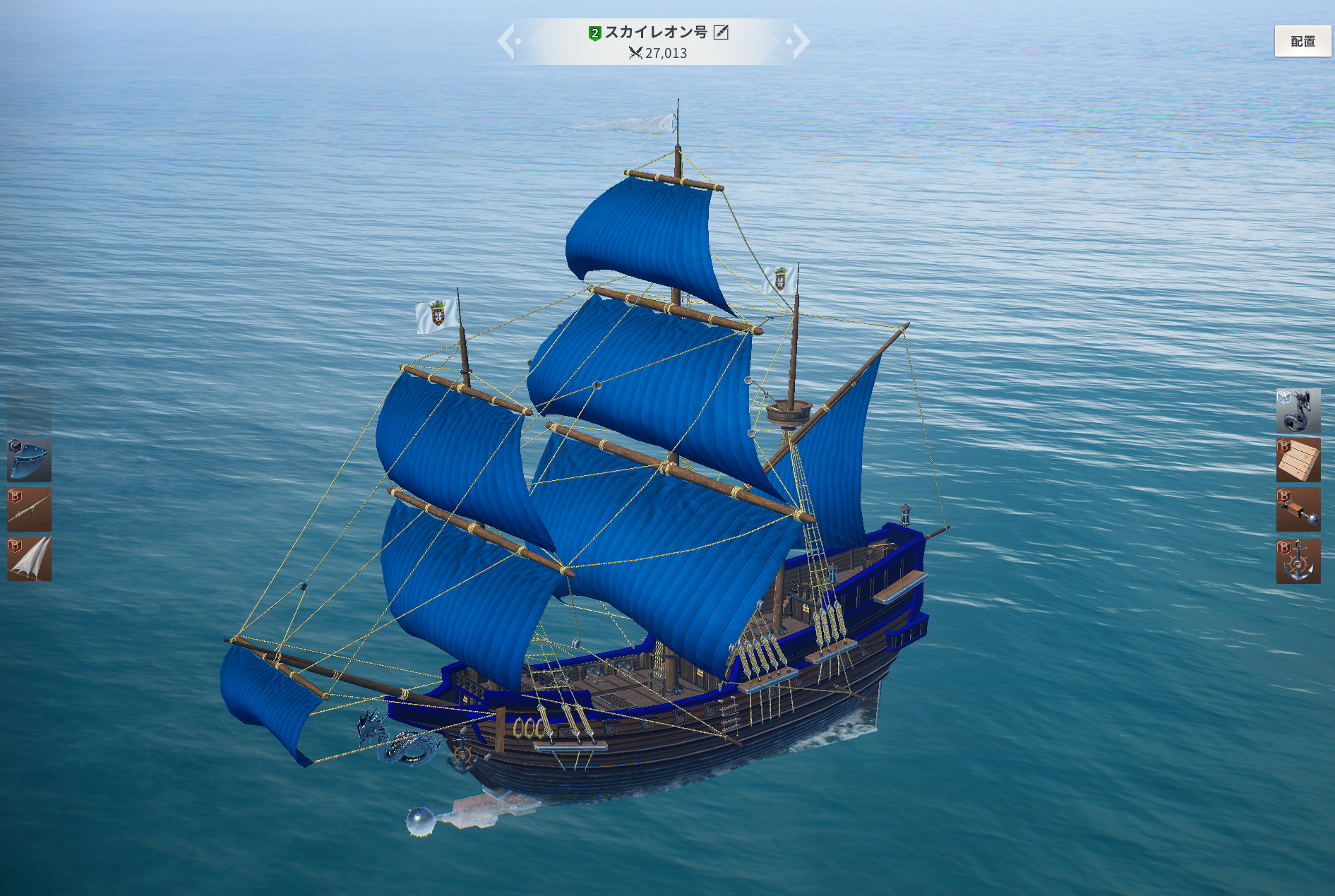The image size is (1335, 896).
Task: Select the sea dragon figurehead slot
Action: pos(1298,410)
